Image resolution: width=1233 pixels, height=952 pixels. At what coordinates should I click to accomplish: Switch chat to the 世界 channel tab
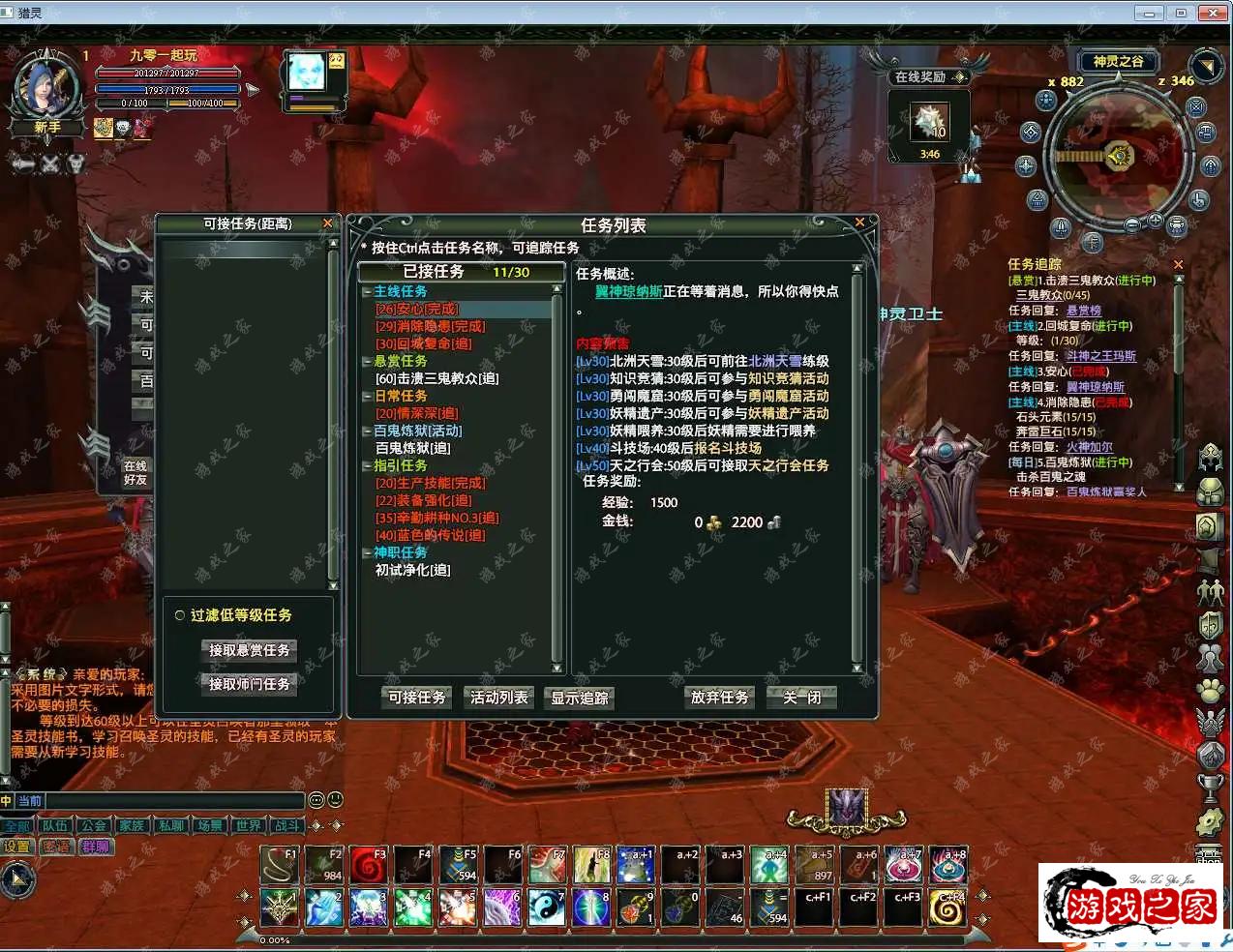coord(249,826)
